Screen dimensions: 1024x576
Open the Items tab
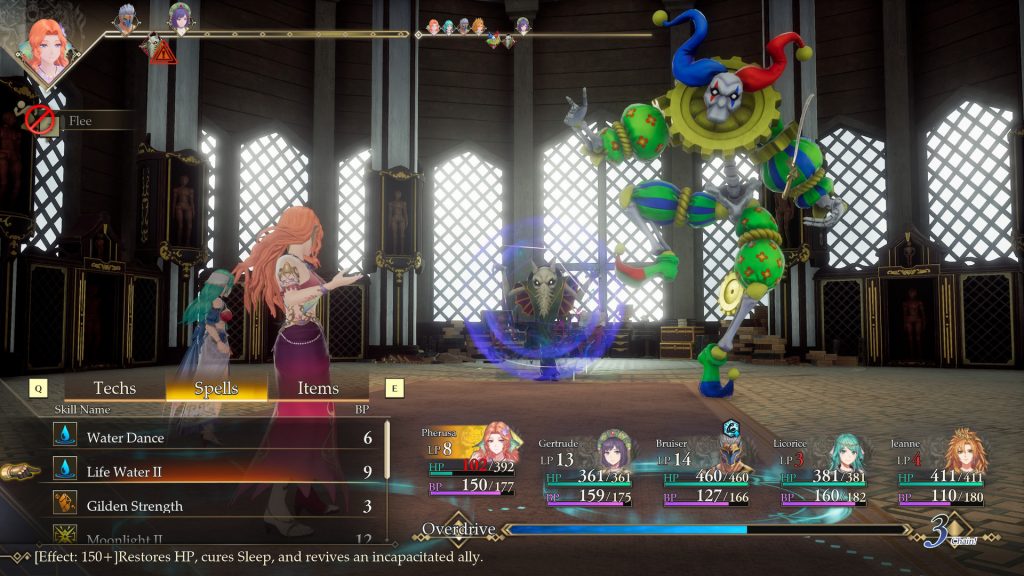point(318,388)
